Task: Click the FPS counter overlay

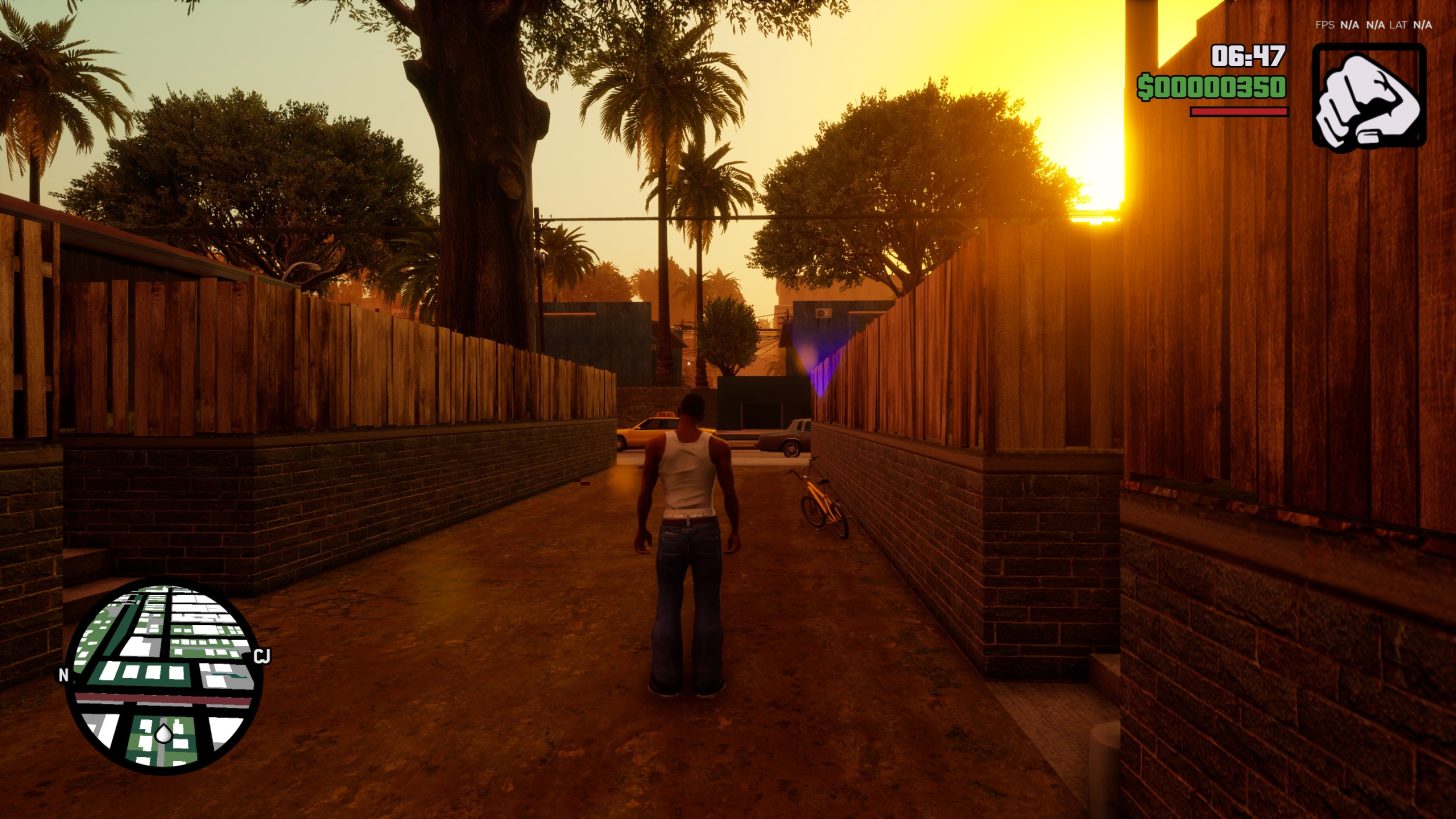Action: click(1325, 25)
